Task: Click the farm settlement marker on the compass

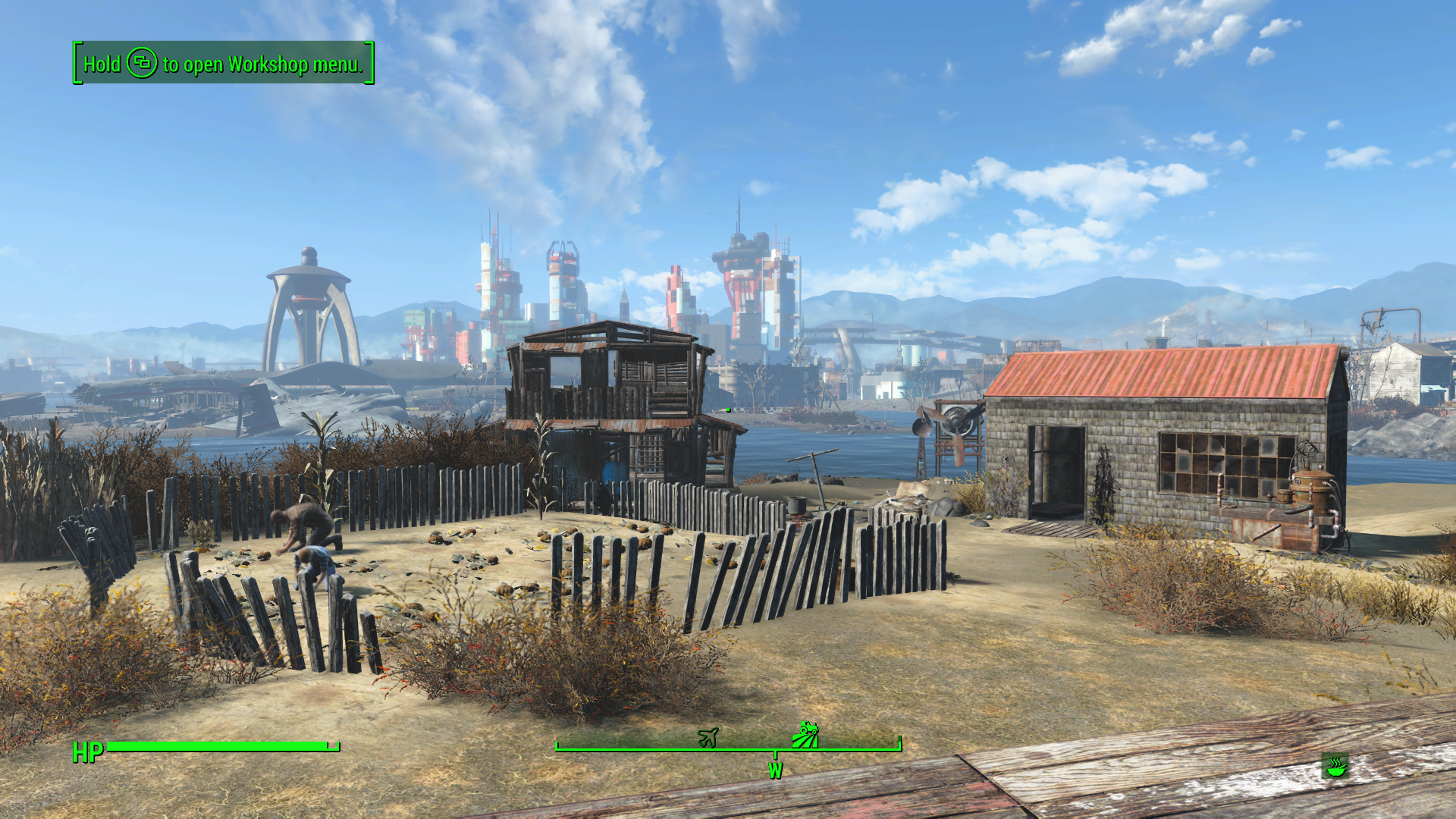Action: coord(805,734)
